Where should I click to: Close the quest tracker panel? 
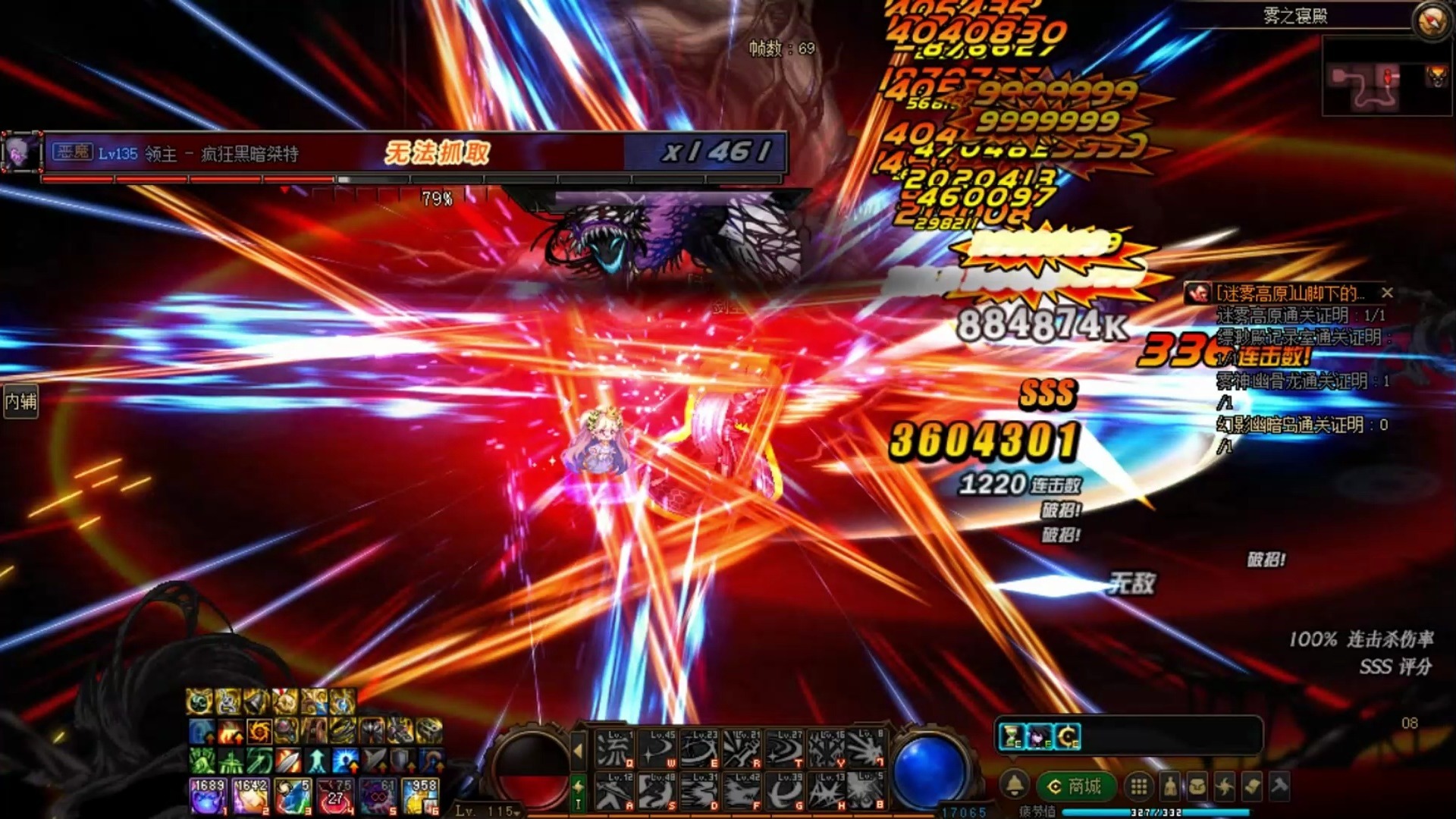click(x=1387, y=293)
